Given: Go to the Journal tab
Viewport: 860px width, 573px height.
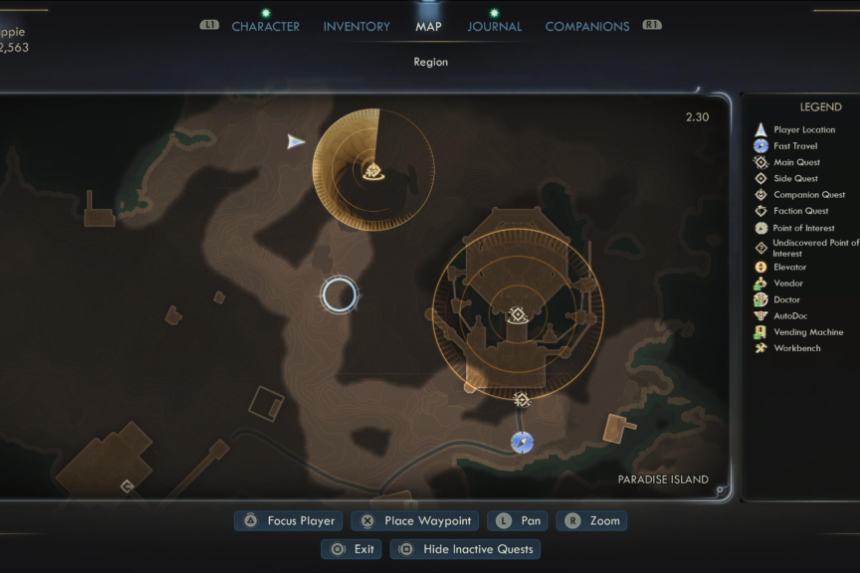Looking at the screenshot, I should click(x=494, y=26).
